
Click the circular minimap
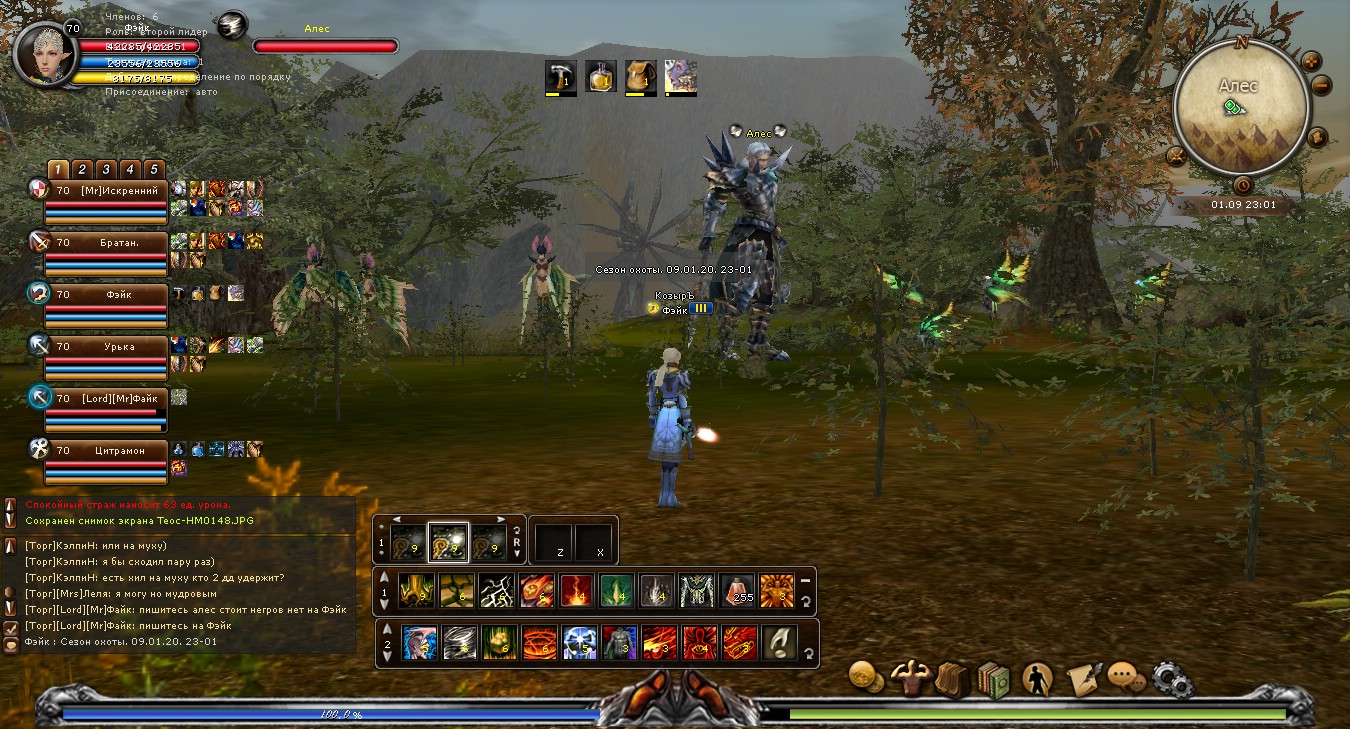[x=1241, y=107]
